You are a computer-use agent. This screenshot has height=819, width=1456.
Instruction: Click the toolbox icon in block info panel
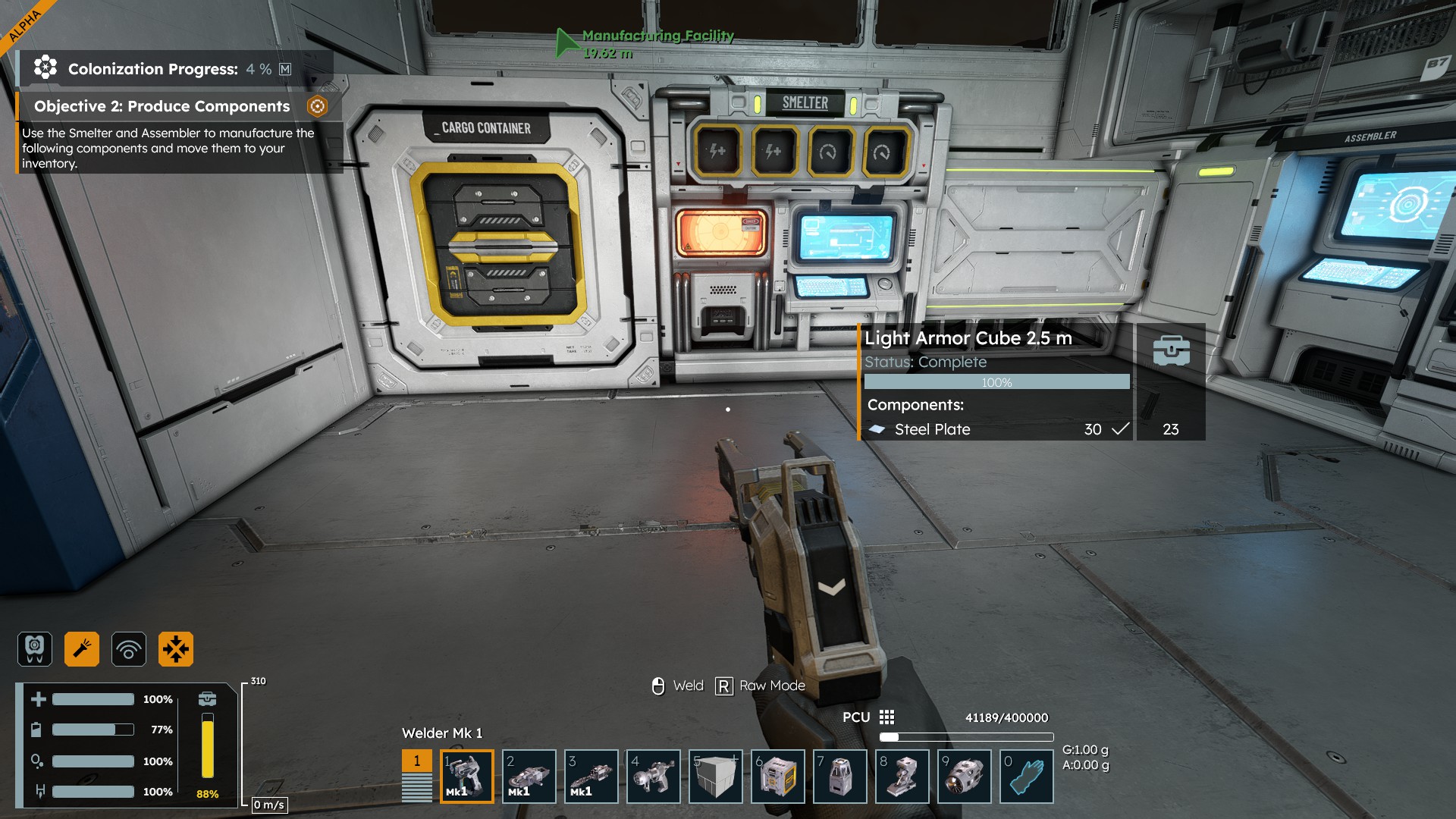(1171, 351)
